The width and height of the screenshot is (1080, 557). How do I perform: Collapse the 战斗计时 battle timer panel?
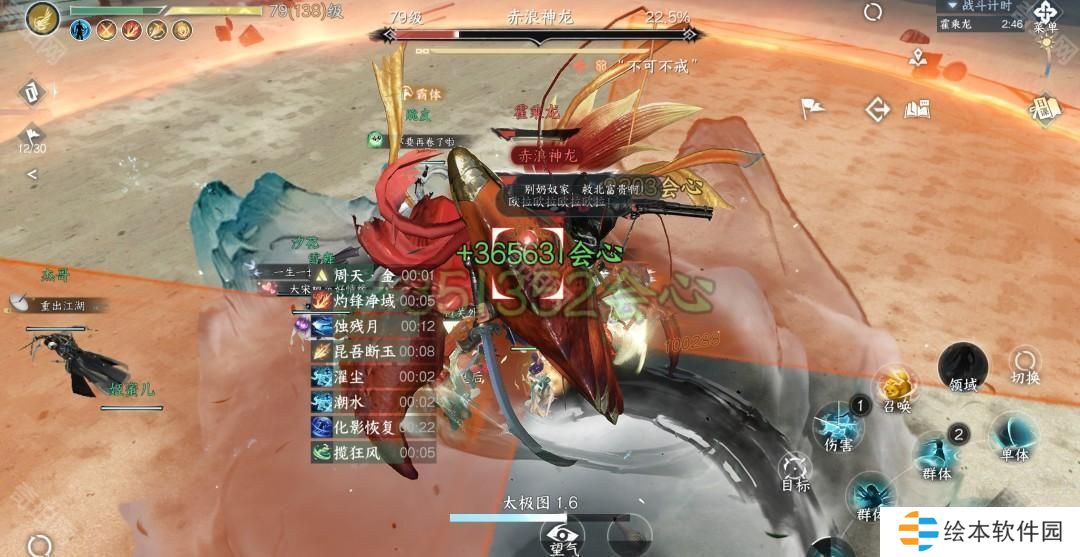click(951, 6)
